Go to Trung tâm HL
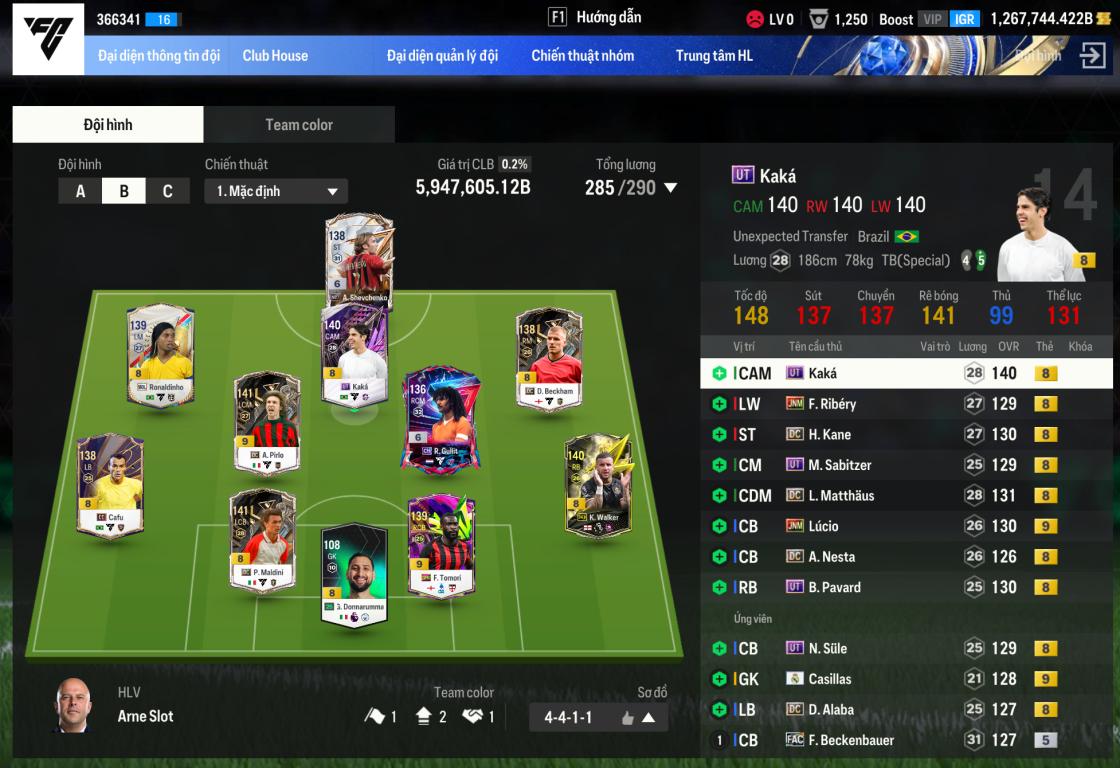The height and width of the screenshot is (768, 1120). pyautogui.click(x=714, y=56)
